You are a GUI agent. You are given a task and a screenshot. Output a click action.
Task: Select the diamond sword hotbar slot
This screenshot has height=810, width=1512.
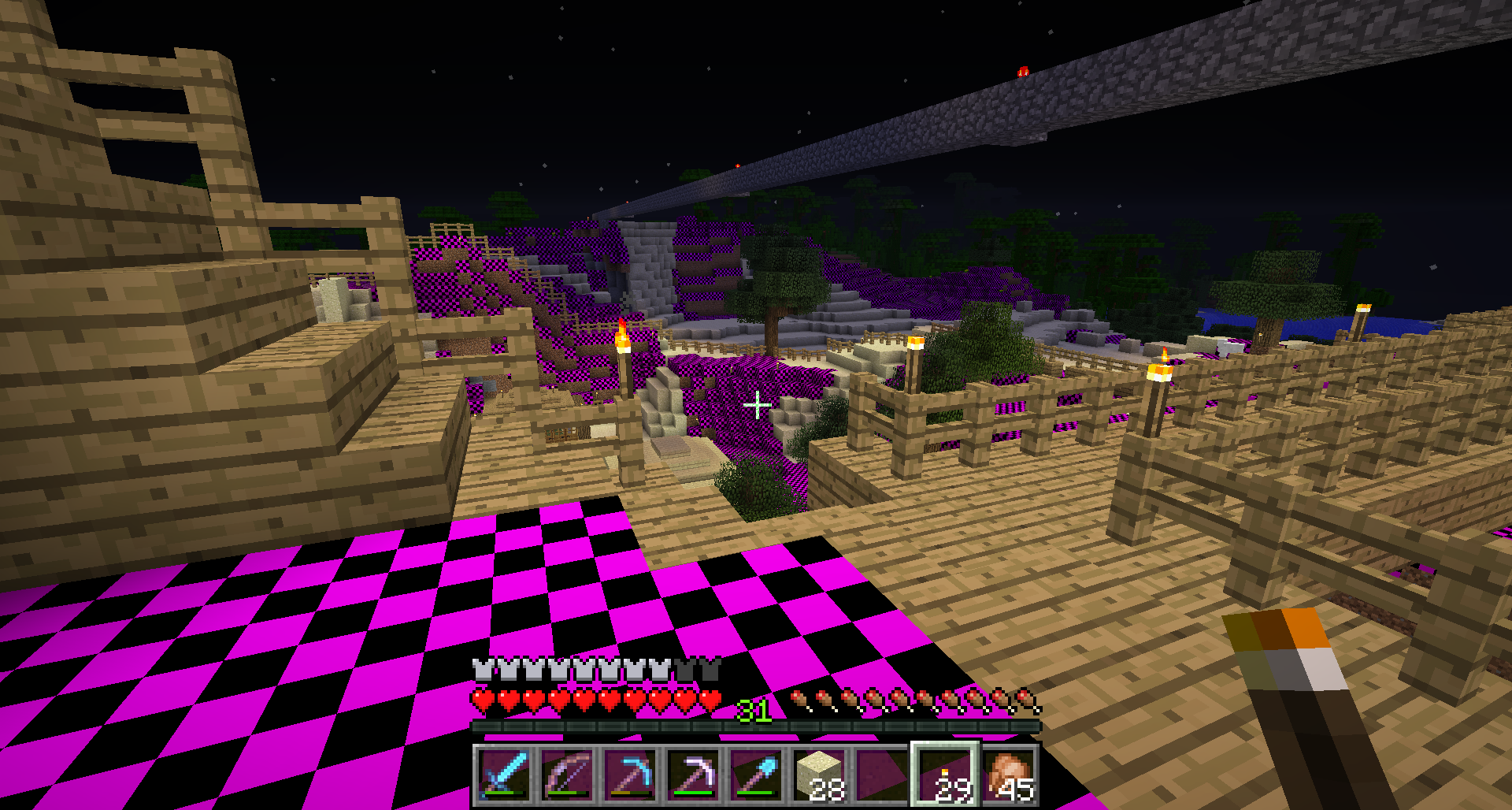coord(504,775)
